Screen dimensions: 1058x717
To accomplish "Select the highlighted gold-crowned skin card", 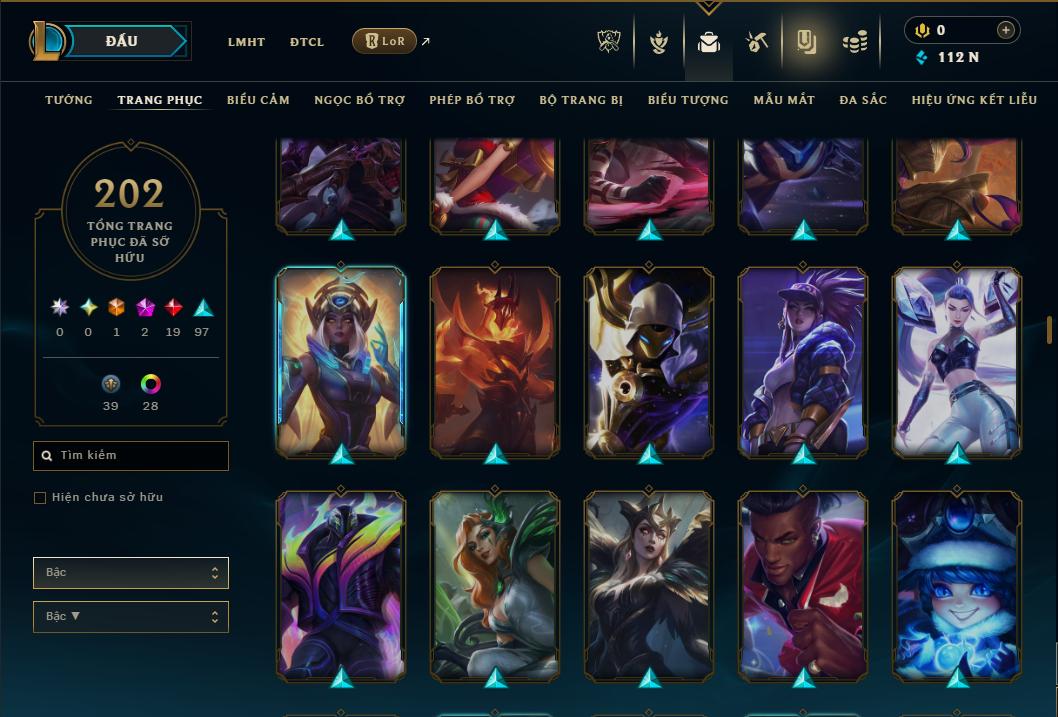I will tap(341, 360).
